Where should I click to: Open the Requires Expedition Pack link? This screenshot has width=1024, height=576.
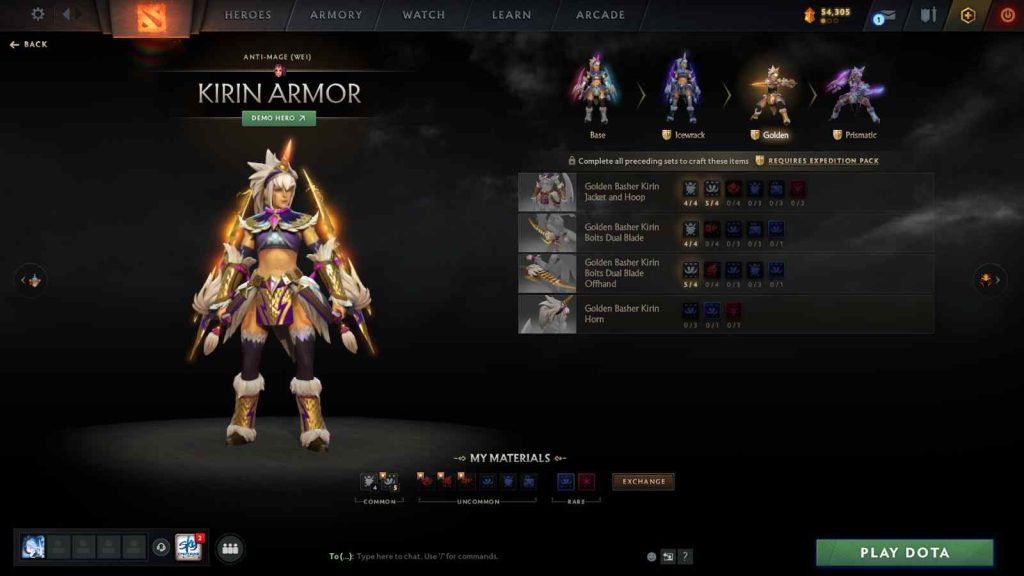tap(823, 160)
